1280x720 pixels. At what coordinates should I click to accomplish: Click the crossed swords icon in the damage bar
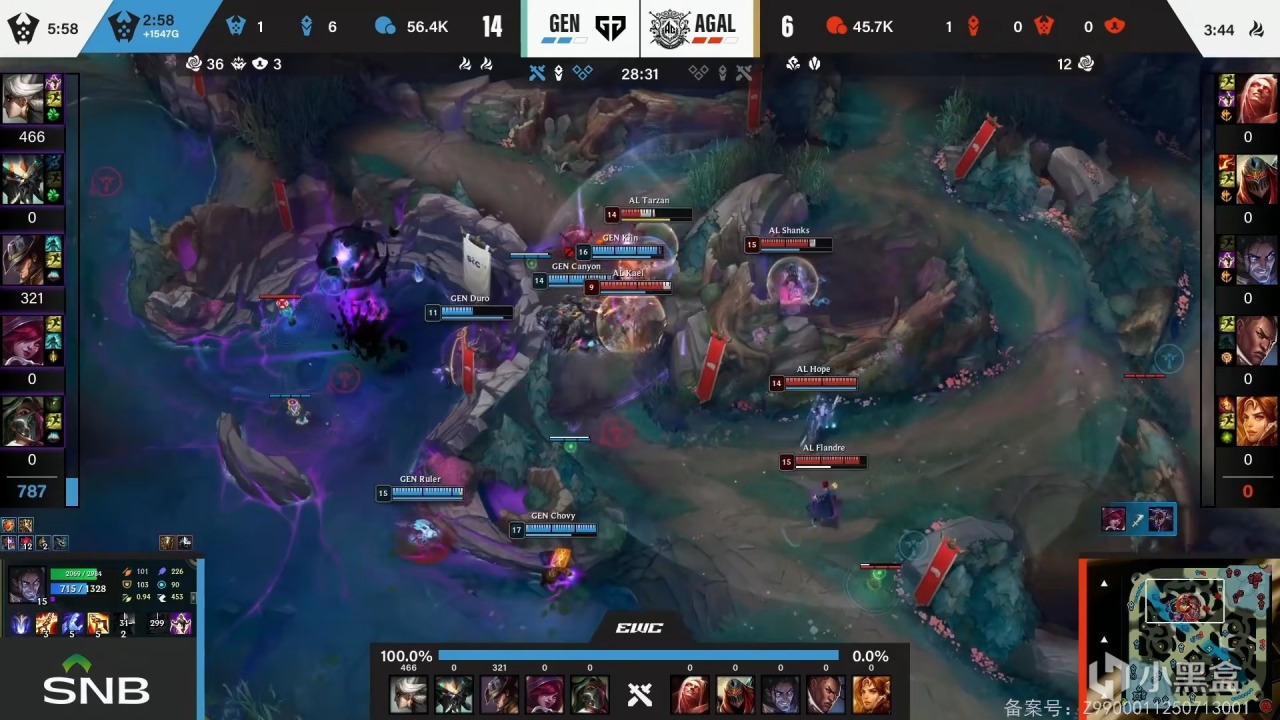[x=640, y=694]
